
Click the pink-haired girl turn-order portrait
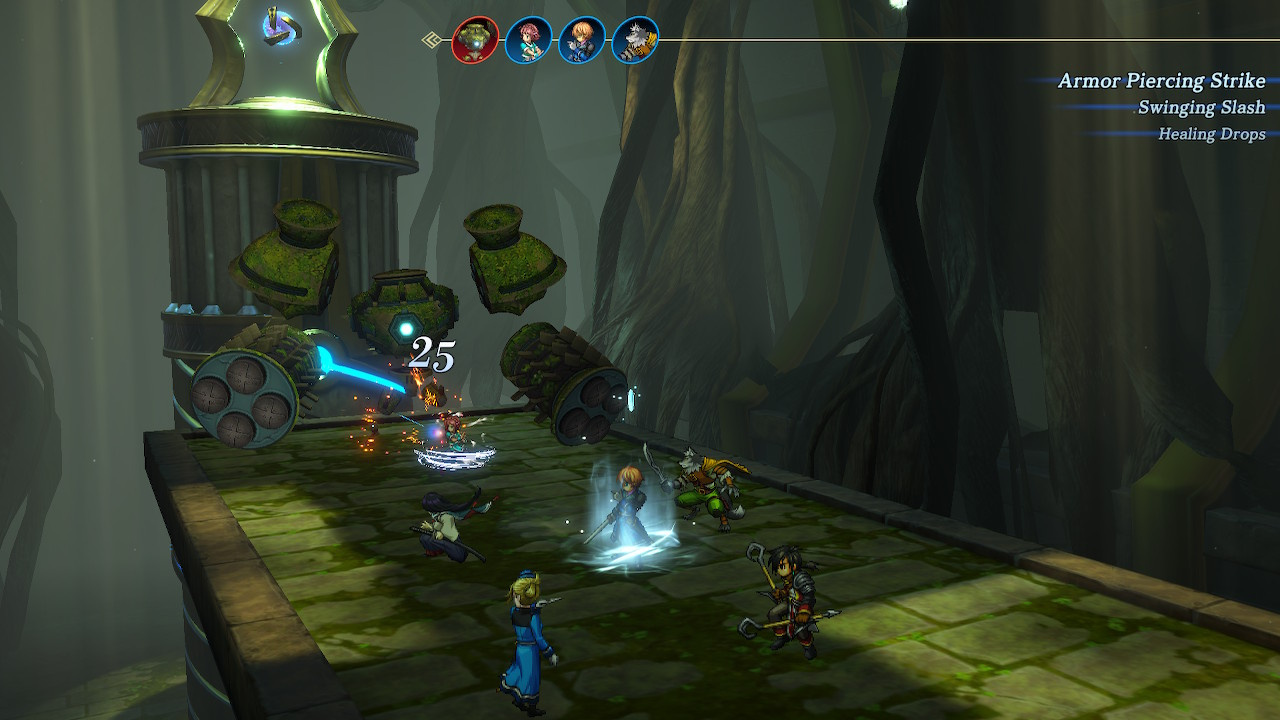pyautogui.click(x=528, y=41)
